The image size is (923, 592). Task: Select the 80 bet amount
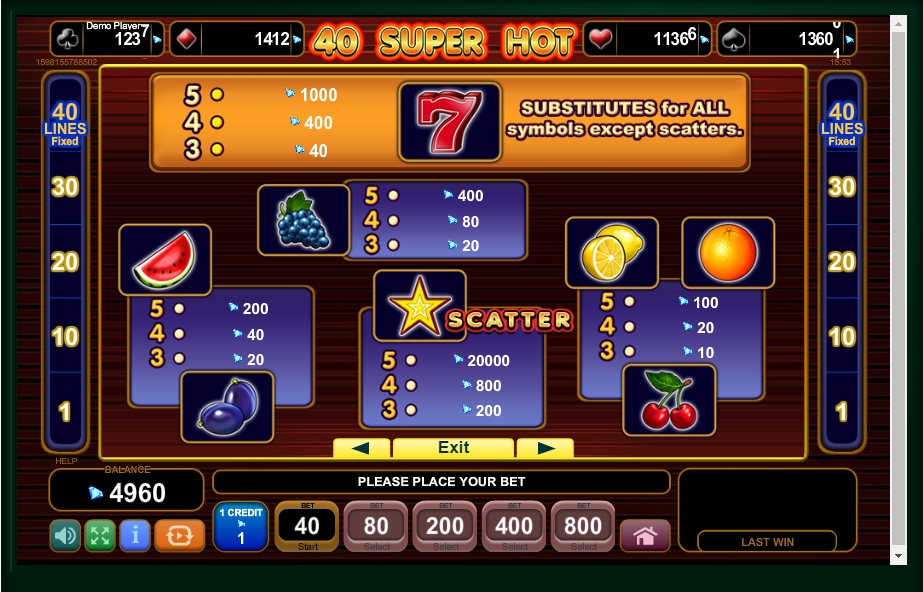(x=376, y=527)
